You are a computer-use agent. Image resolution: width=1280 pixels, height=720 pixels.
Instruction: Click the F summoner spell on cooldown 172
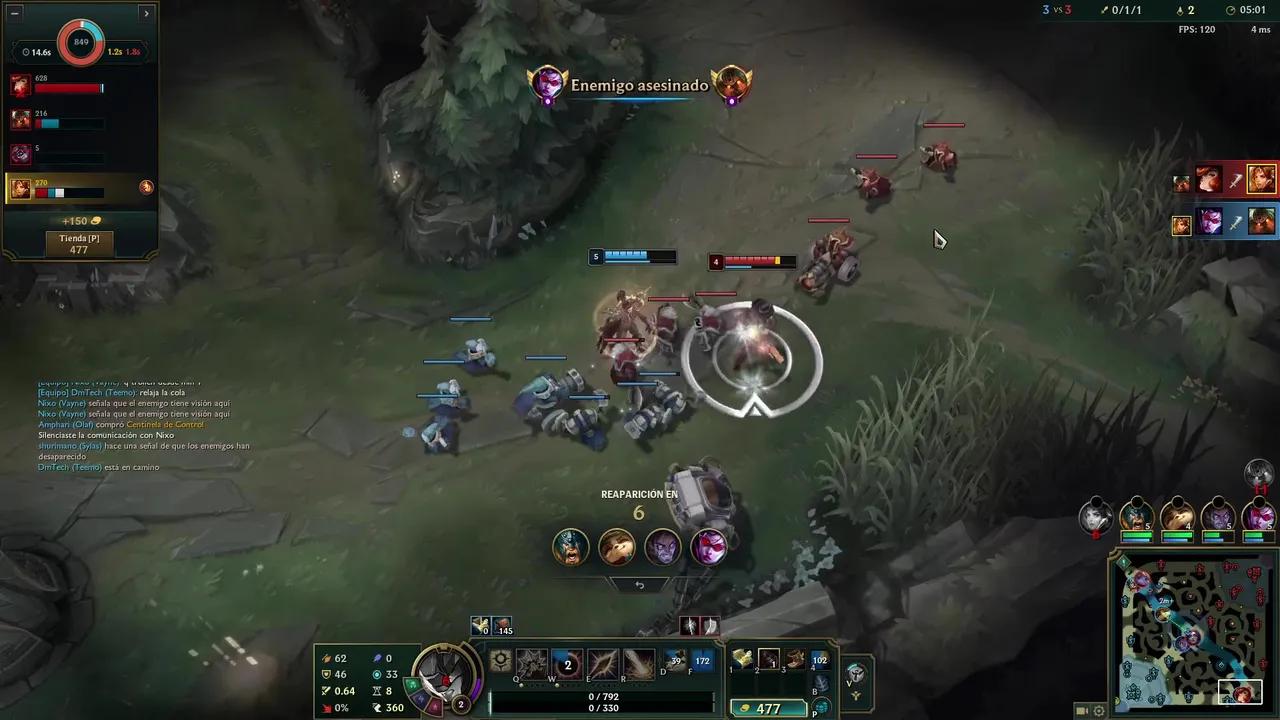point(701,660)
